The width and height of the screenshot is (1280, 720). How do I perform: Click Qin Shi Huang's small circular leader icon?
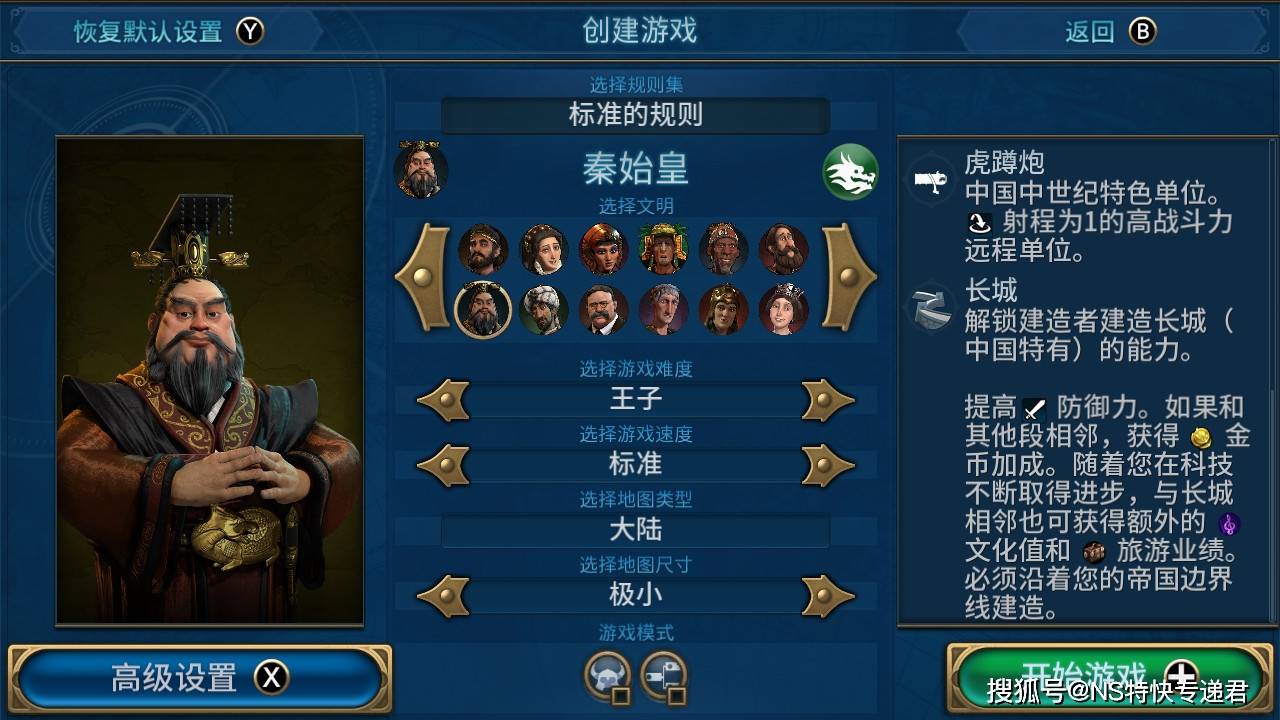pos(420,172)
